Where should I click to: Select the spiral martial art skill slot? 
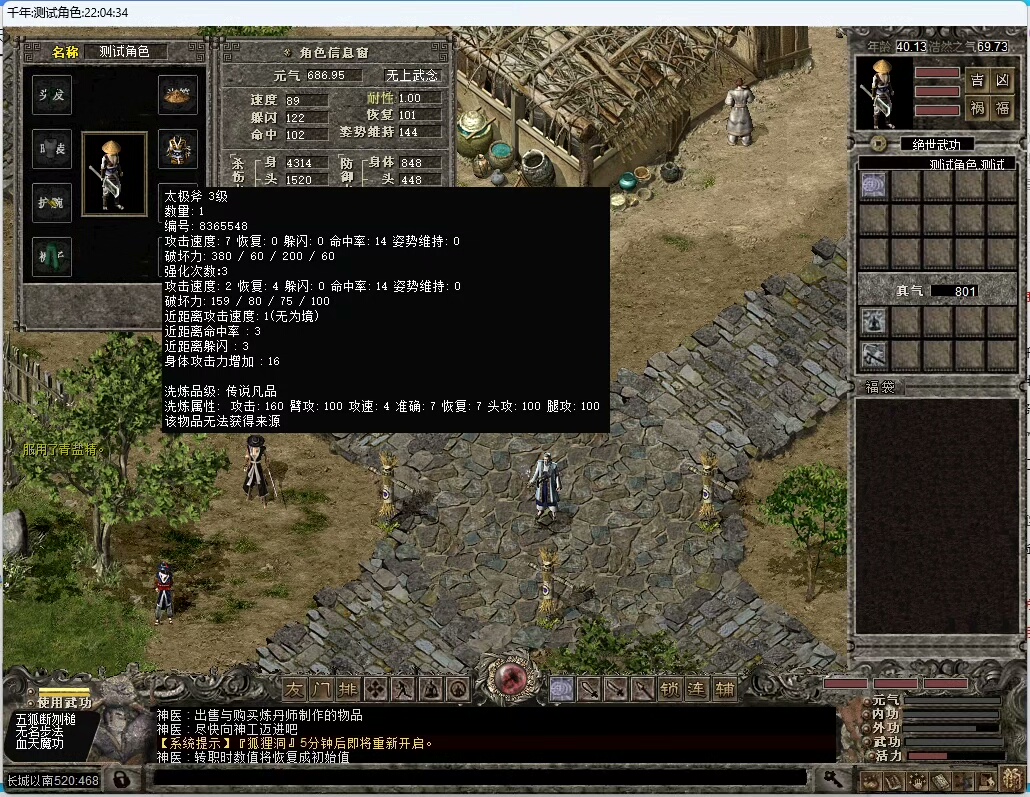pyautogui.click(x=874, y=186)
